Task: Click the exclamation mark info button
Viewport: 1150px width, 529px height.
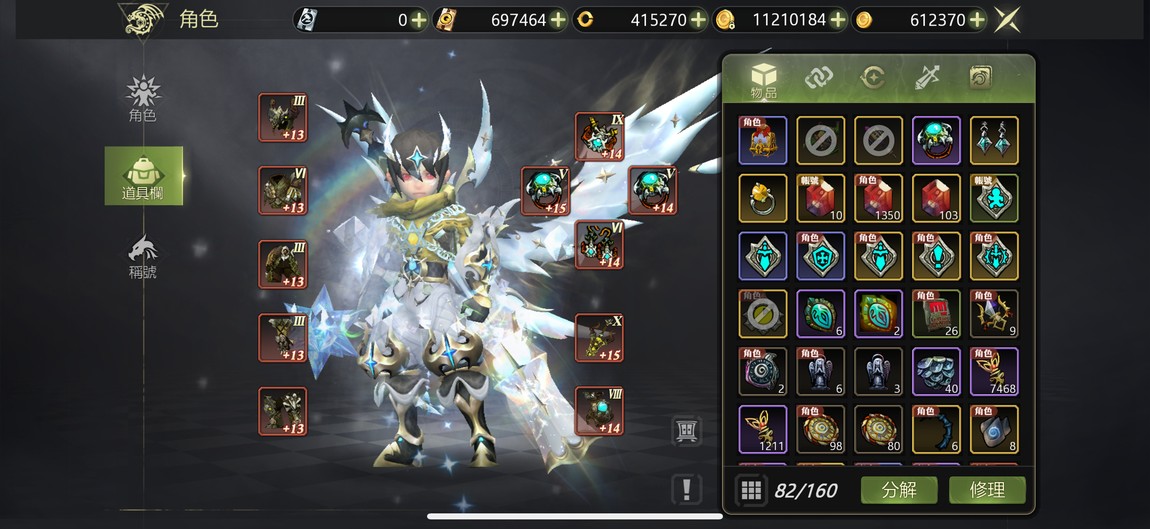Action: pos(686,489)
